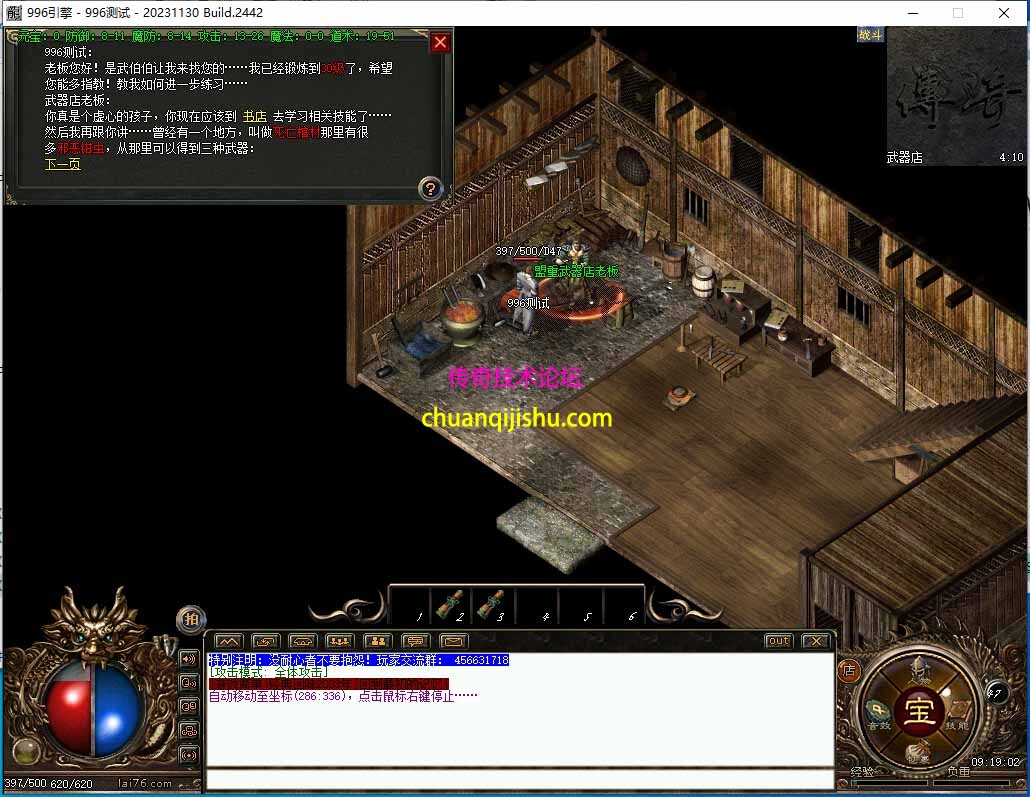Close the NPC dialogue window
This screenshot has height=797, width=1030.
coord(439,42)
